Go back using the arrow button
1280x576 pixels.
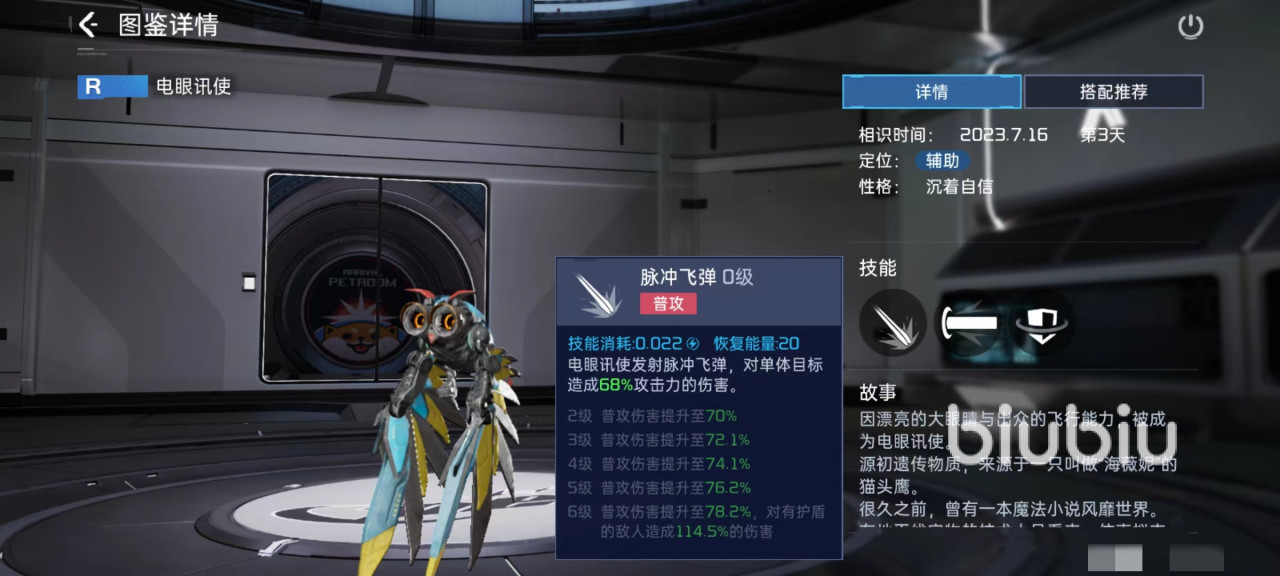[88, 25]
